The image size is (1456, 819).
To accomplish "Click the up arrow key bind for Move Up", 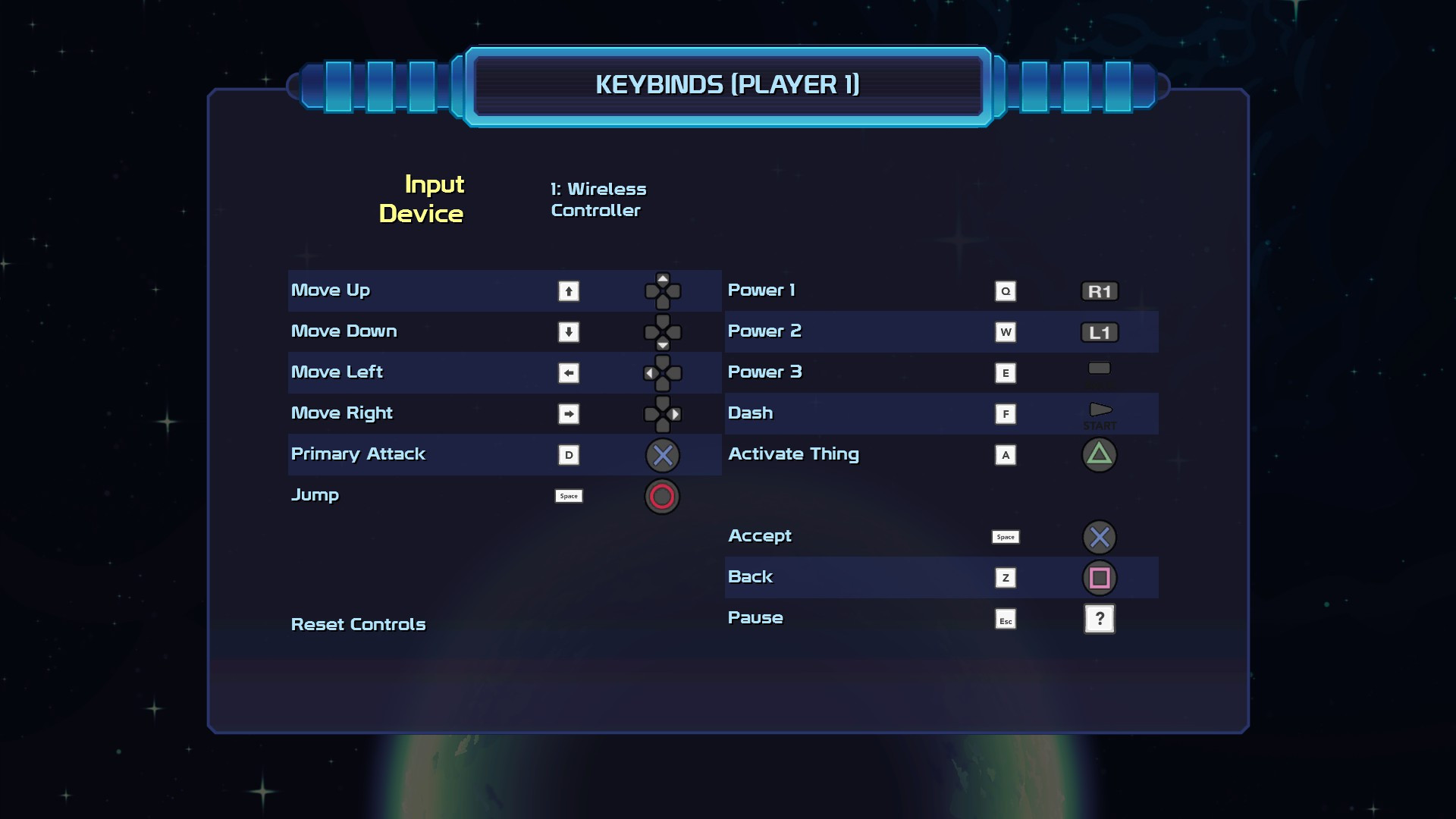I will point(569,291).
